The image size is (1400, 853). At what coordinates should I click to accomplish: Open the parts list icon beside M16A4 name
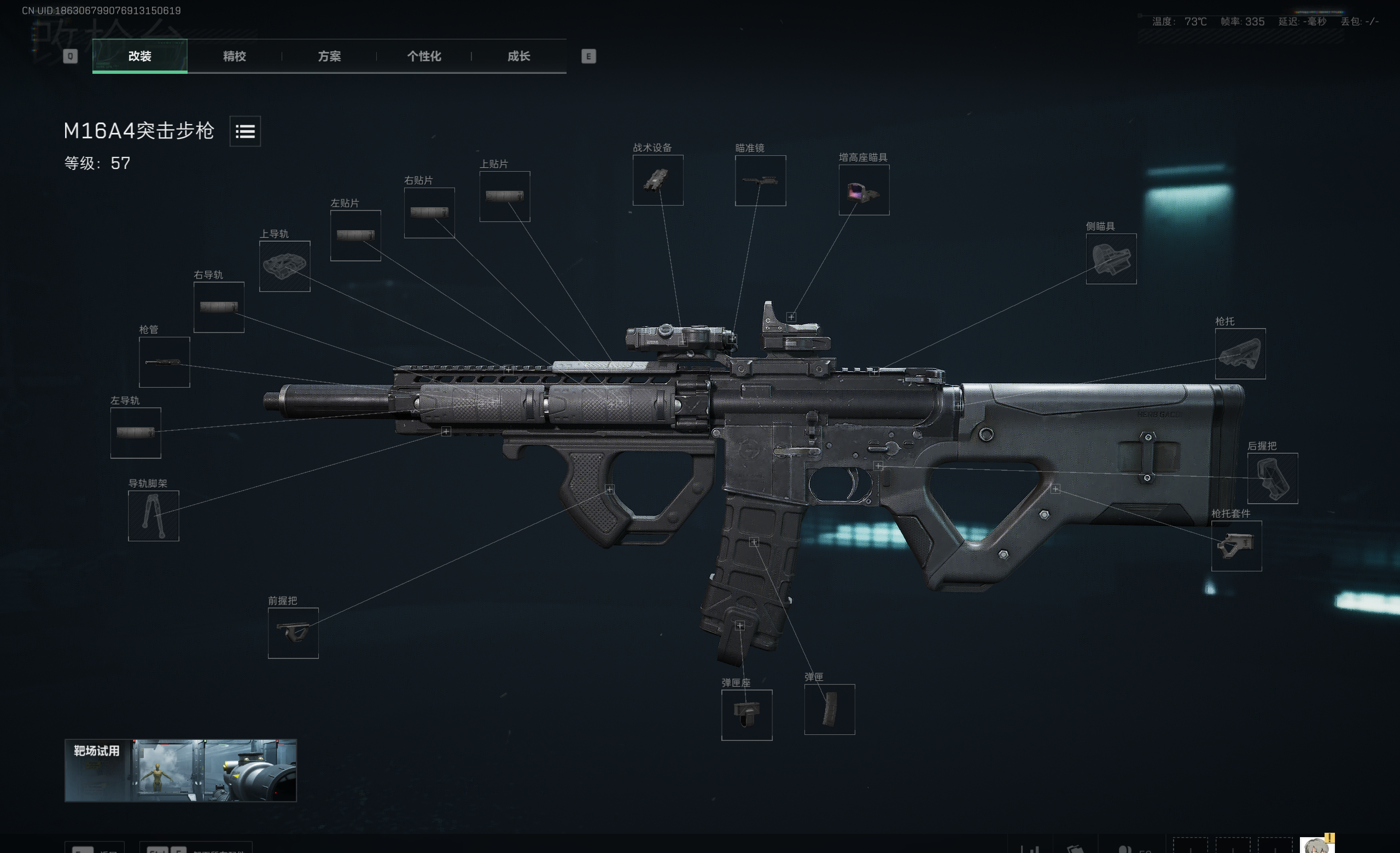click(x=244, y=132)
